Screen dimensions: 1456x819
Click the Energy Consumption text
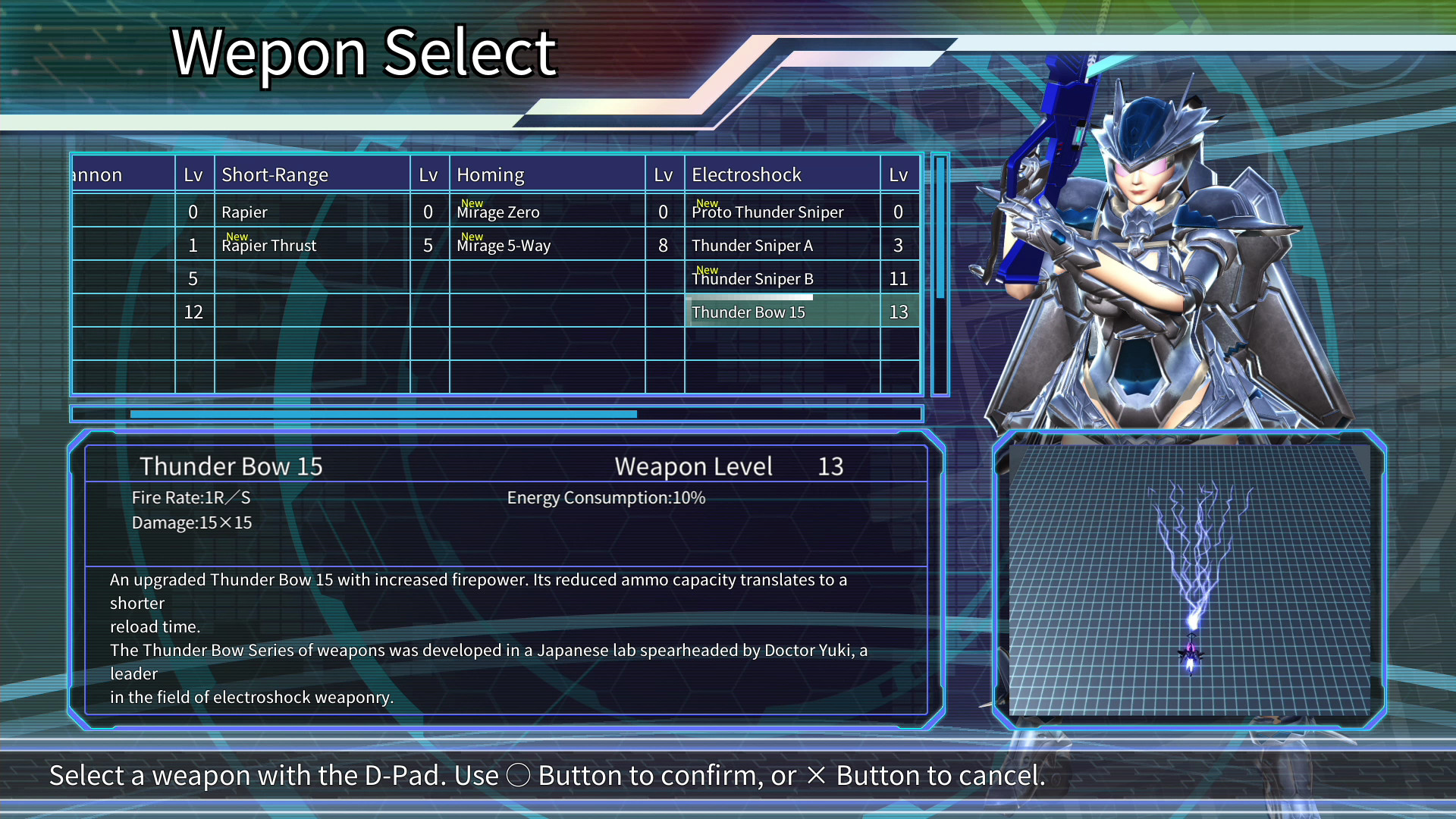[x=606, y=498]
